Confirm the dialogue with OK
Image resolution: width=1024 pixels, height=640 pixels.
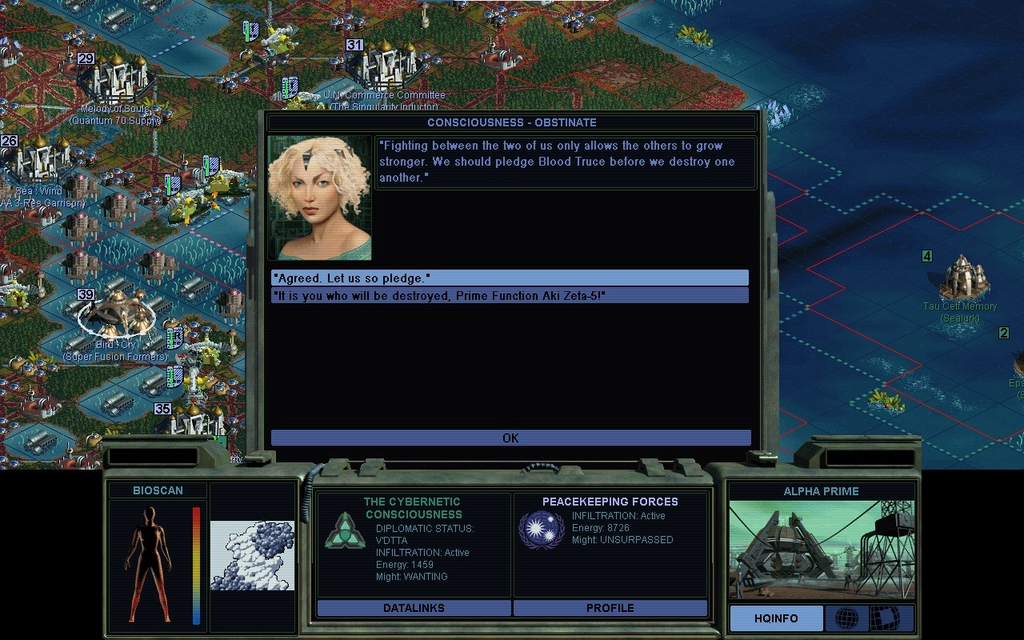click(x=510, y=438)
